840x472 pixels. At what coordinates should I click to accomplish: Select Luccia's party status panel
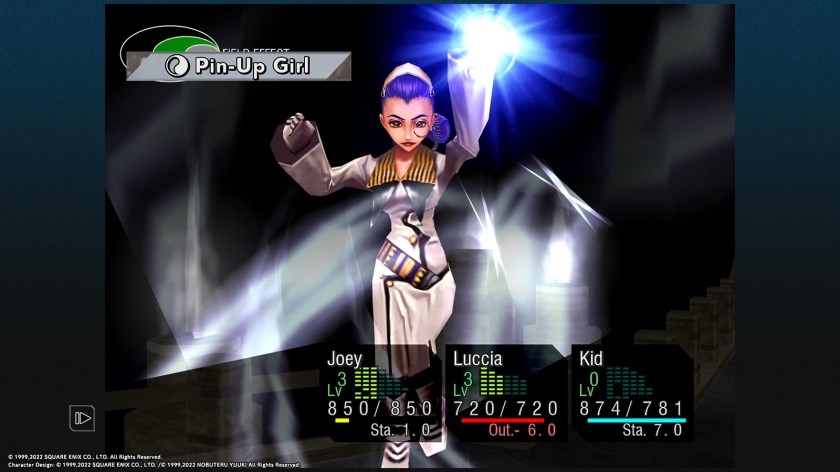505,393
